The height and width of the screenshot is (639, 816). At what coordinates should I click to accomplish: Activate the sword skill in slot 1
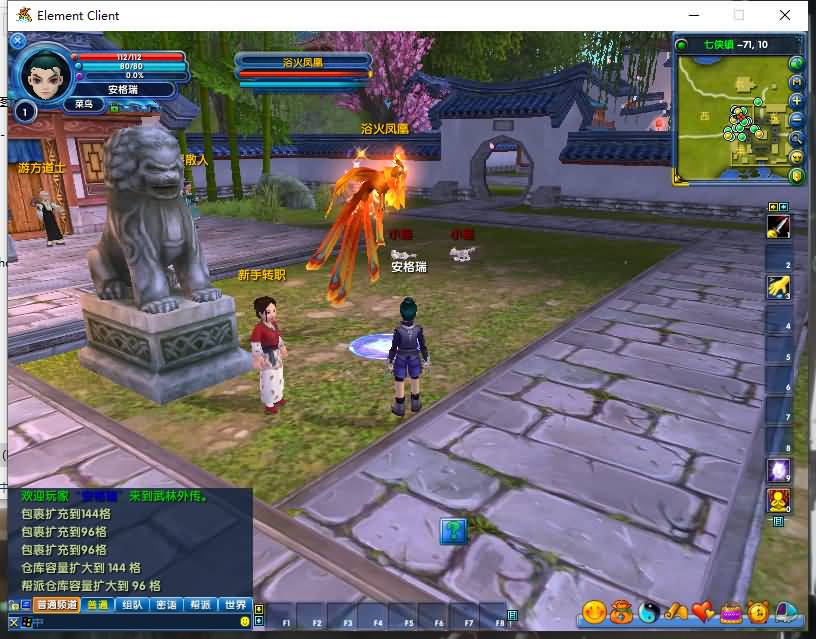(x=778, y=227)
